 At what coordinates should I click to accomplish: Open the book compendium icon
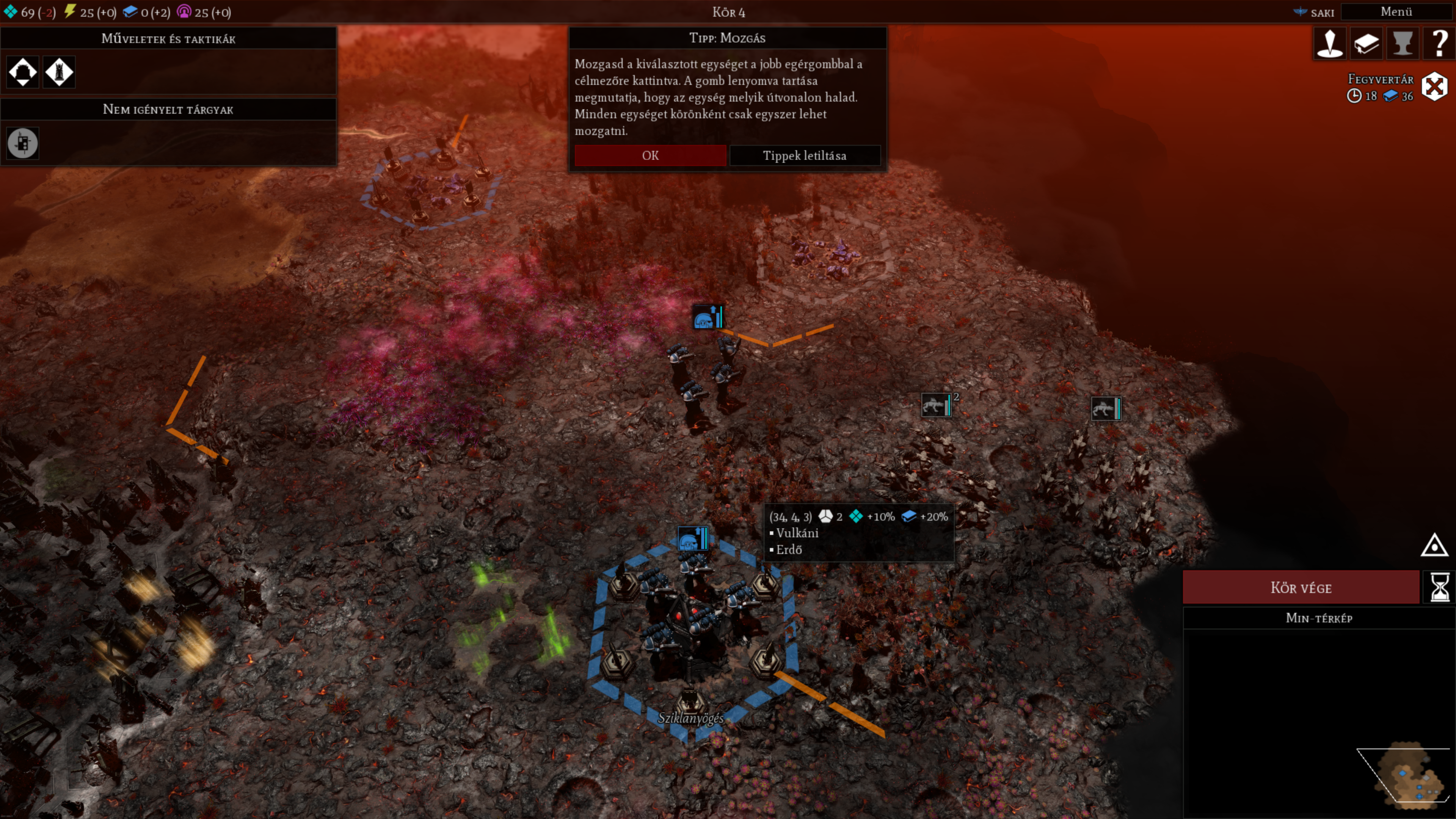[x=1366, y=44]
